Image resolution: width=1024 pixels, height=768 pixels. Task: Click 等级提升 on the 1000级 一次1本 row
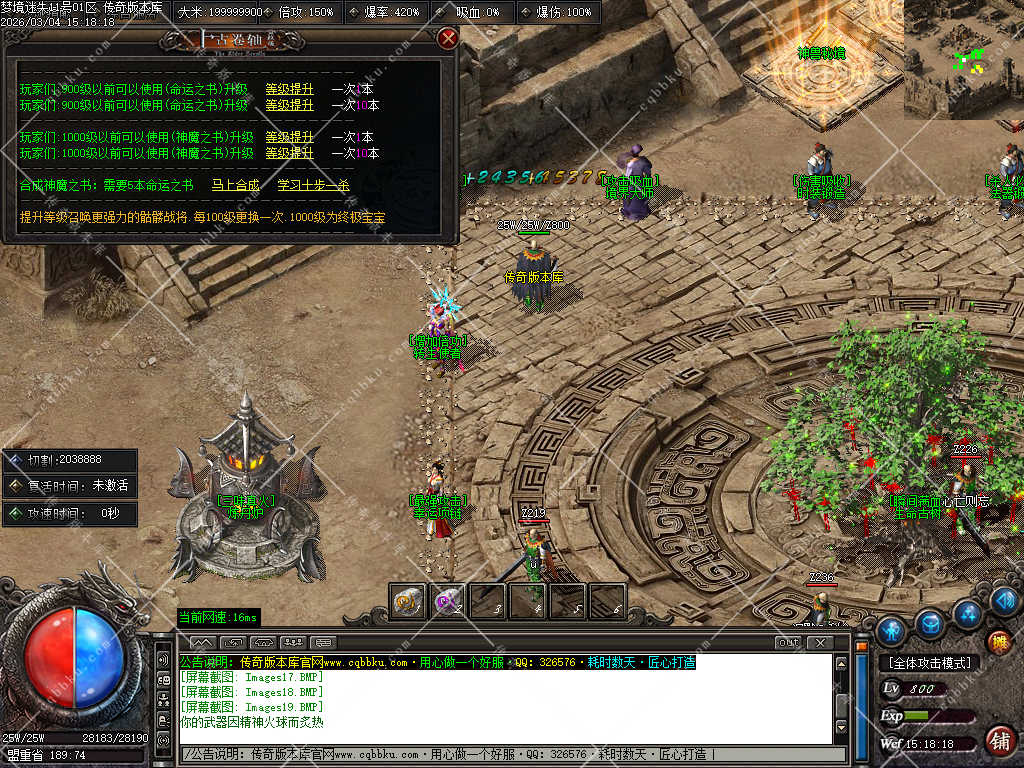tap(289, 137)
